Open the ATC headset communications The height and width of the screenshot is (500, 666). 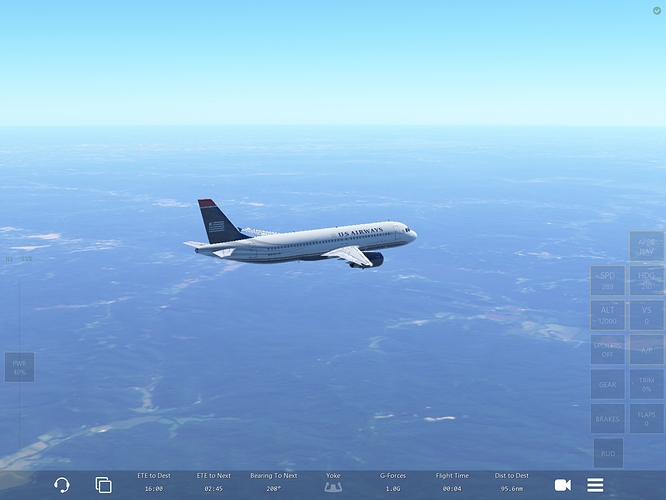[x=62, y=485]
